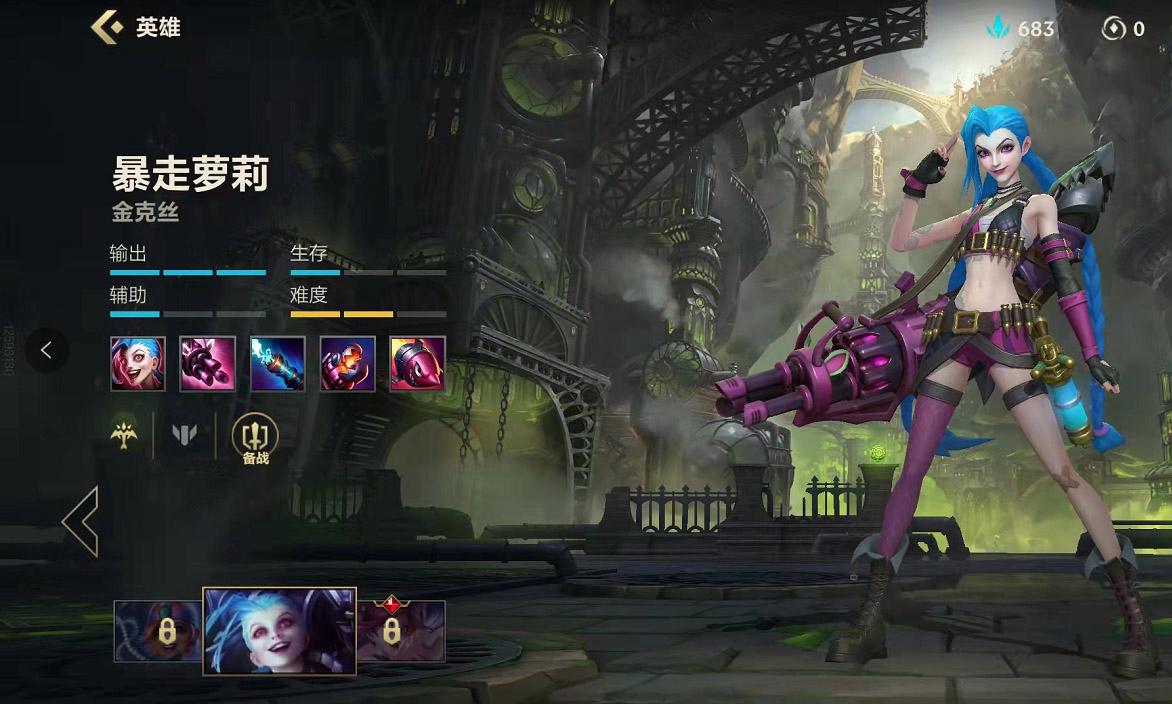Select the flame chomper grenade ability icon
The image size is (1172, 704).
point(348,363)
